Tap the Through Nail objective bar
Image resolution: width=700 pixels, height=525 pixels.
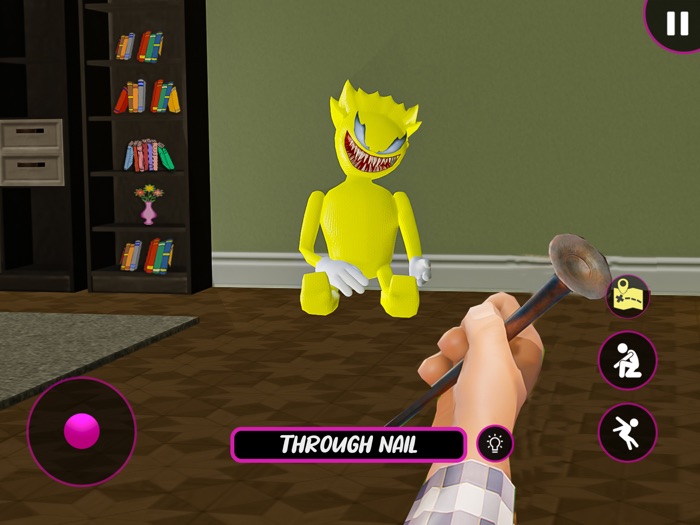(x=349, y=445)
